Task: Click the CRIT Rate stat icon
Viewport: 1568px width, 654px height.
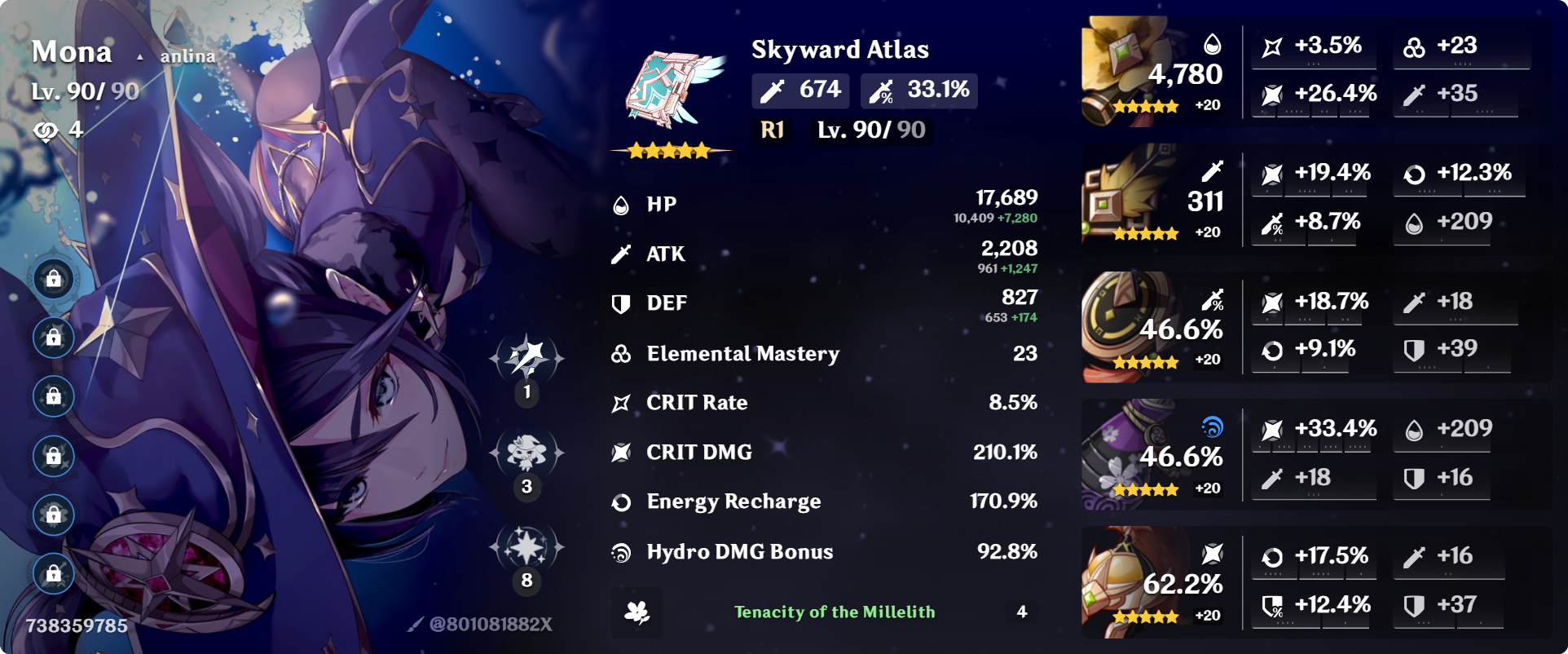Action: coord(622,402)
